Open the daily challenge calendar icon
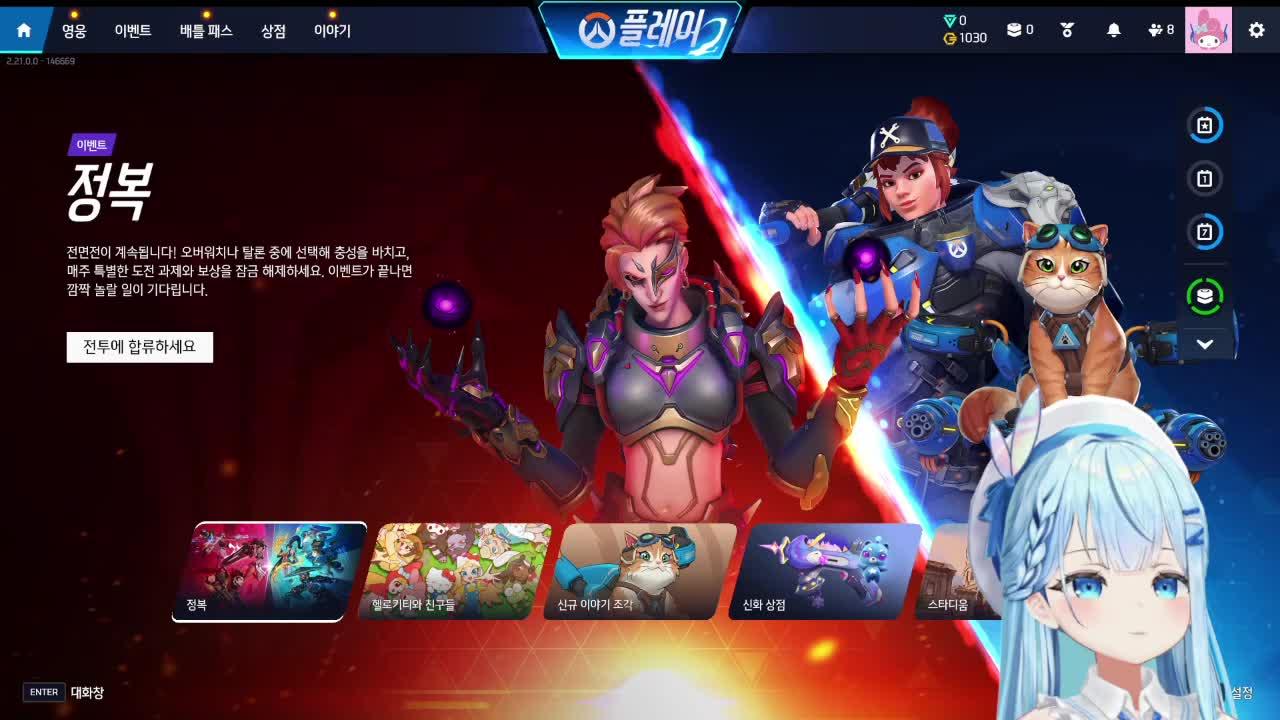This screenshot has width=1280, height=720. tap(1205, 178)
